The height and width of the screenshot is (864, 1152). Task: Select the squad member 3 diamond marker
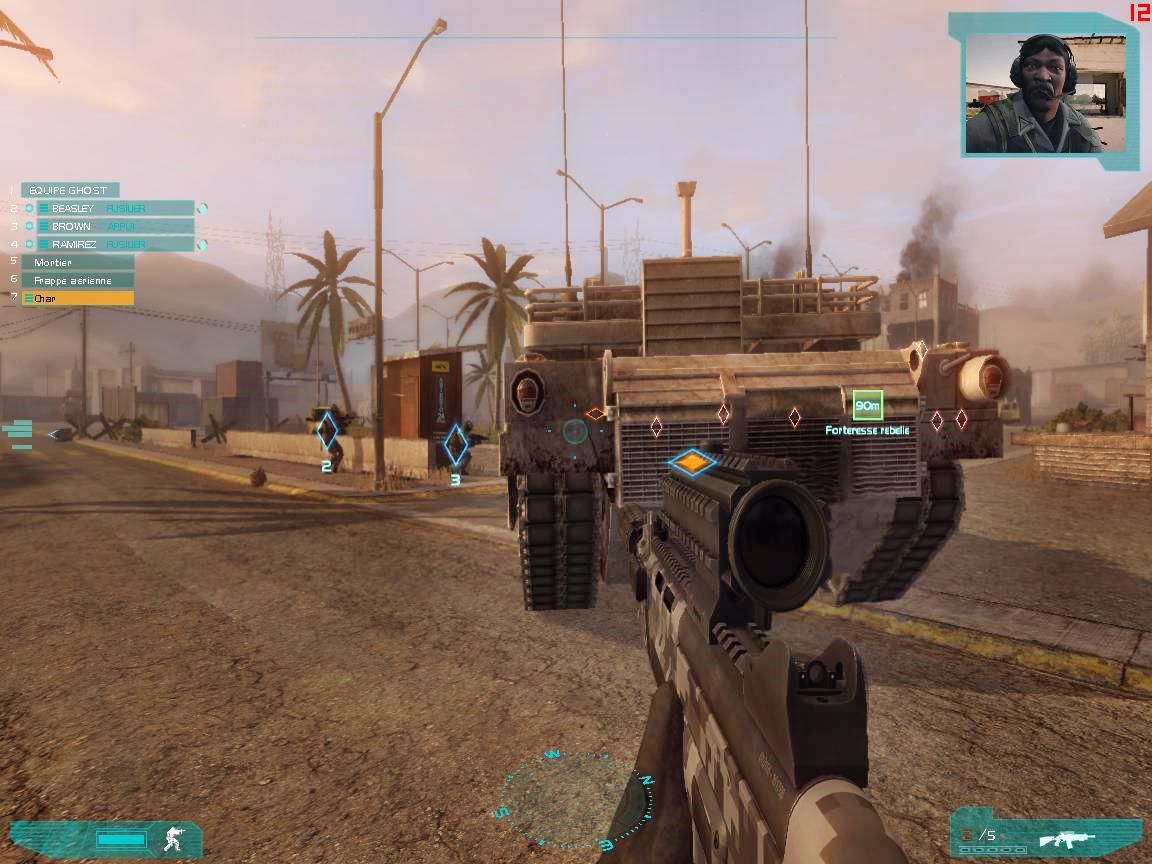[456, 444]
